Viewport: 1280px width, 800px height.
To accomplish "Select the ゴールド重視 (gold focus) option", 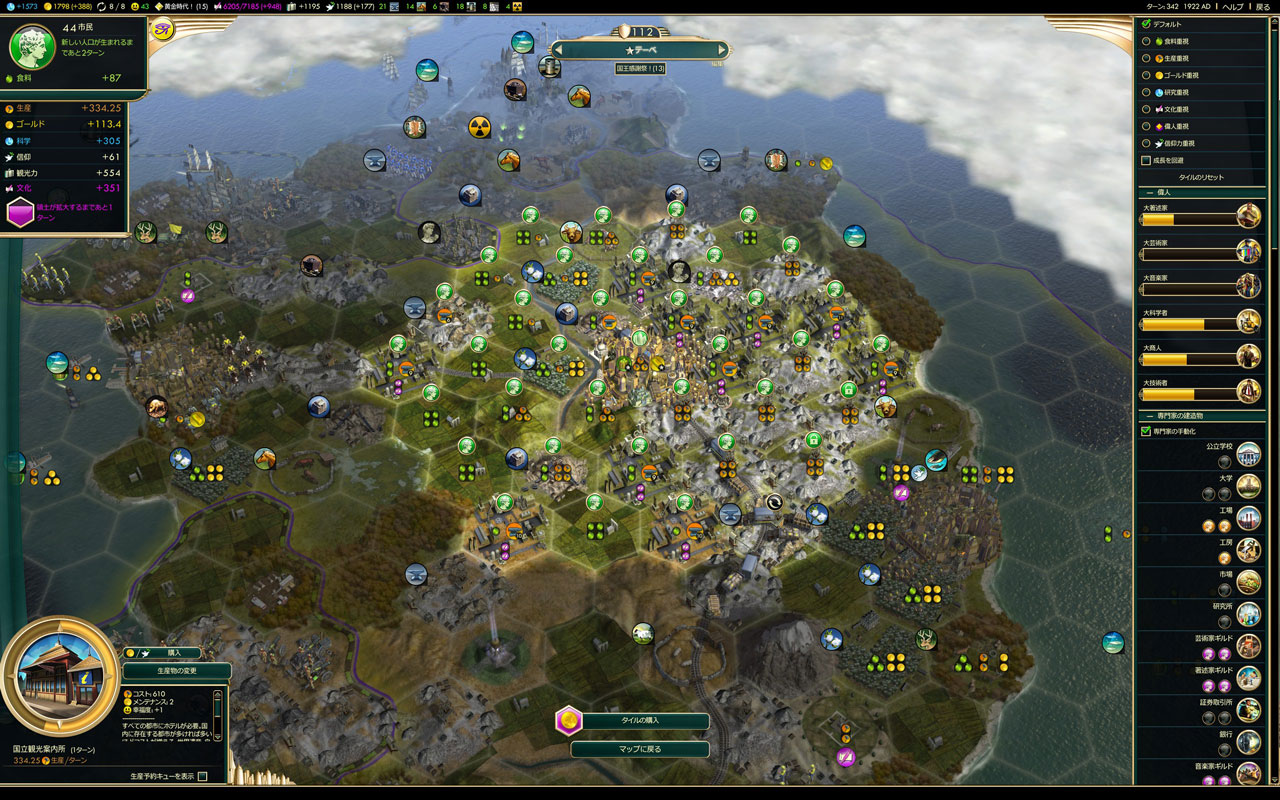I will (x=1146, y=75).
